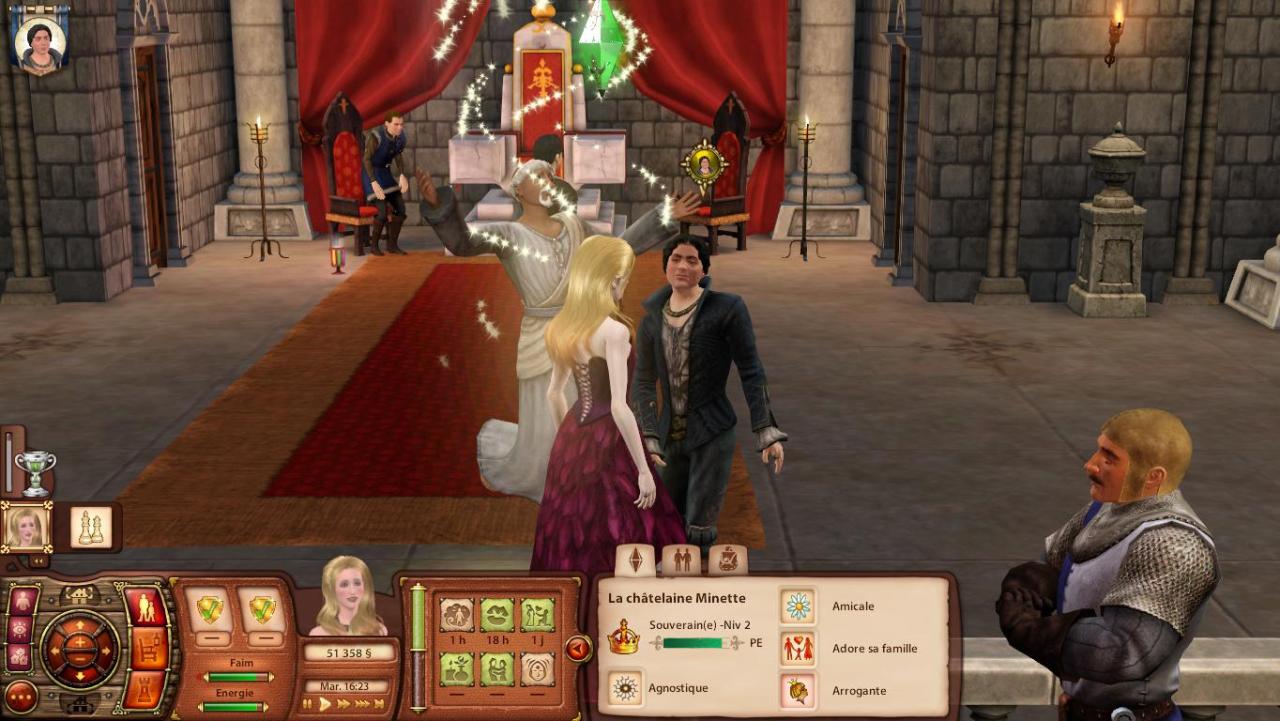Switch to the relationships tab

[682, 560]
